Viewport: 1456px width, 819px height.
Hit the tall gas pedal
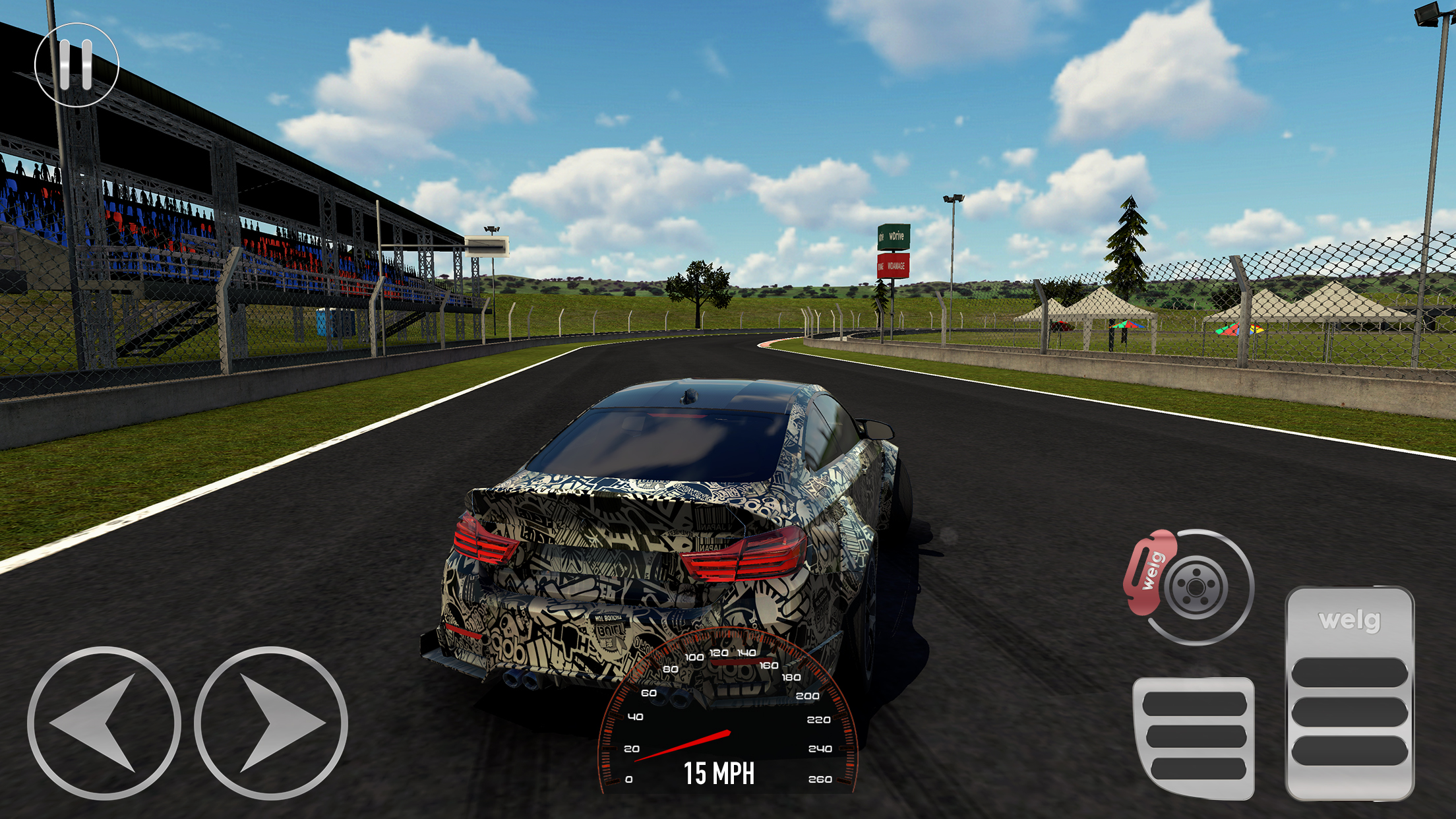1349,694
